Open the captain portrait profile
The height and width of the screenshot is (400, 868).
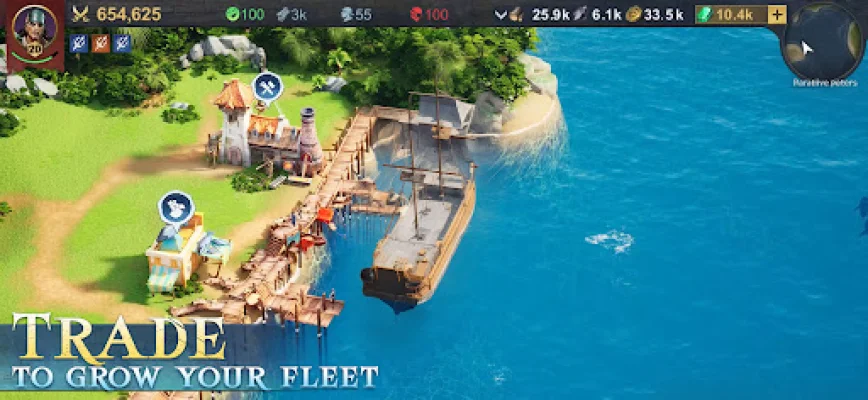click(33, 29)
